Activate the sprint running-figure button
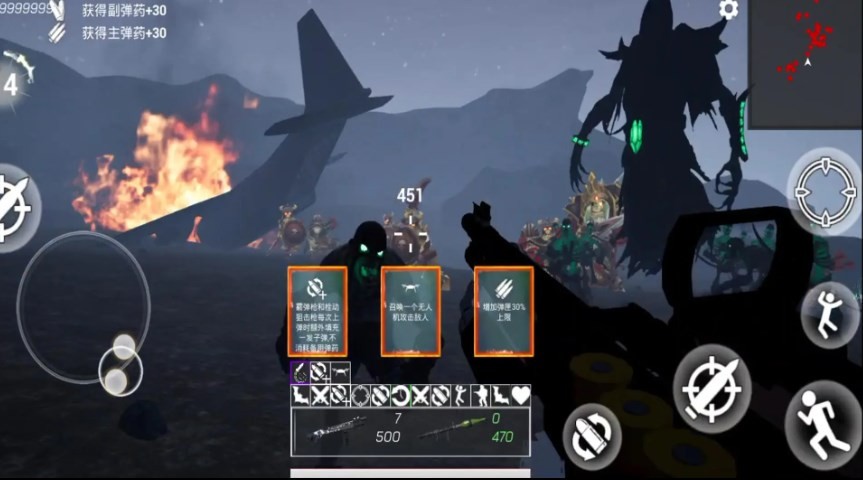 point(824,422)
